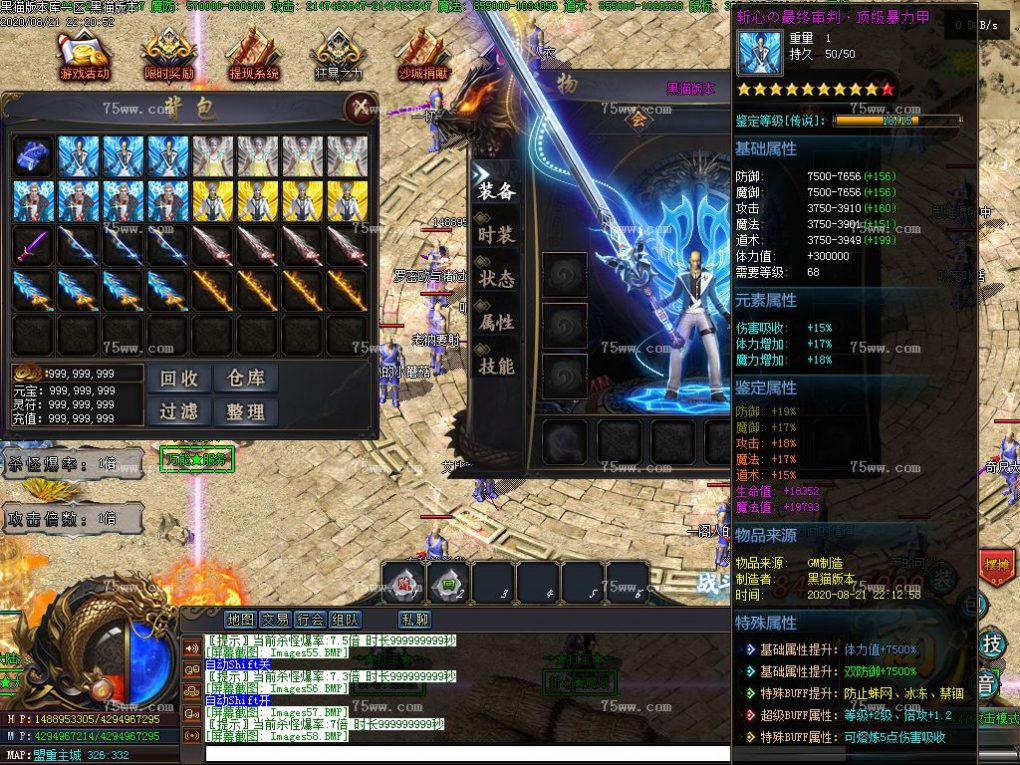
Task: Sort the bag with 整理 button
Action: [245, 411]
